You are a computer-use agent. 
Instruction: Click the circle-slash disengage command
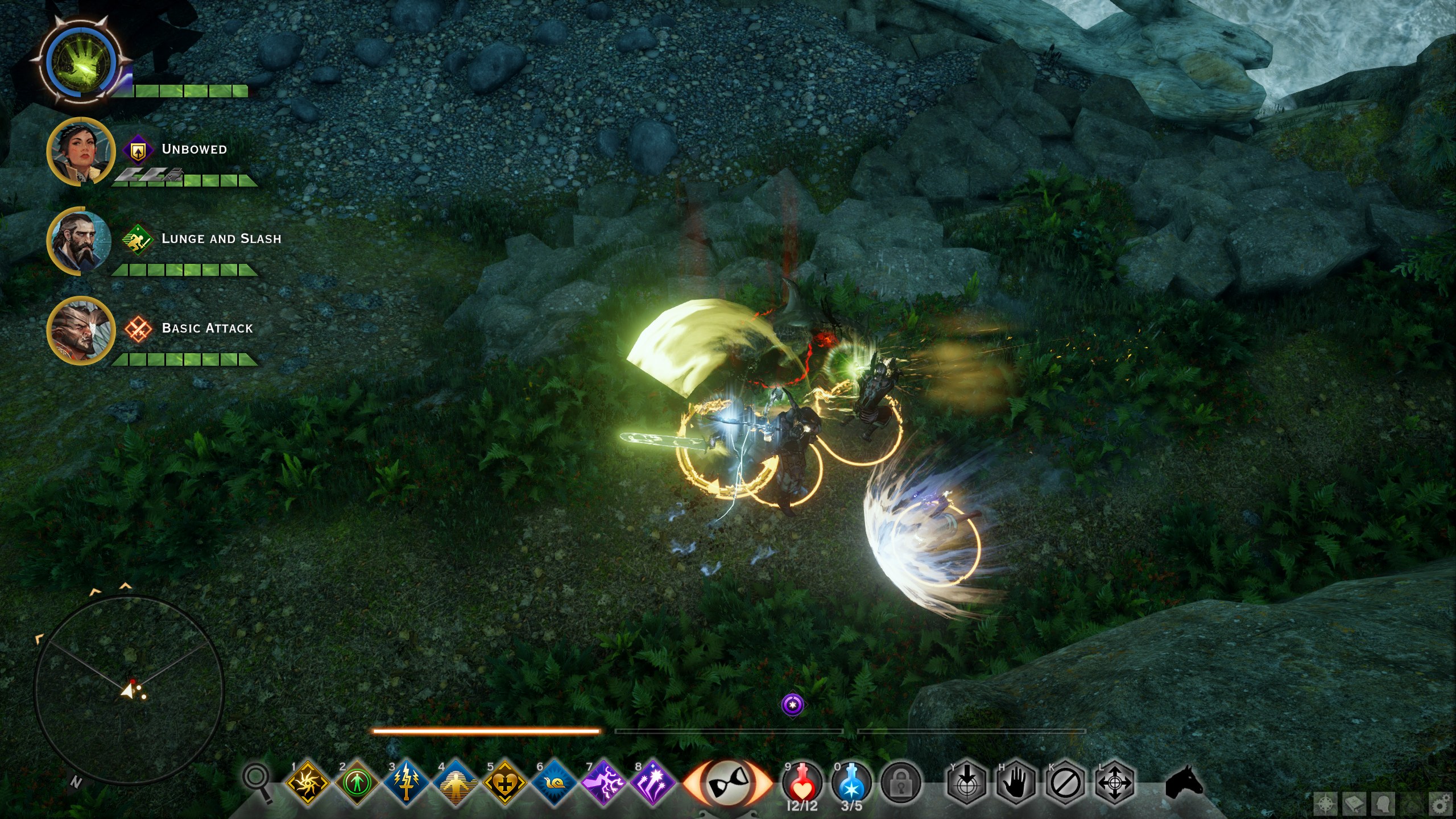pos(1065,784)
